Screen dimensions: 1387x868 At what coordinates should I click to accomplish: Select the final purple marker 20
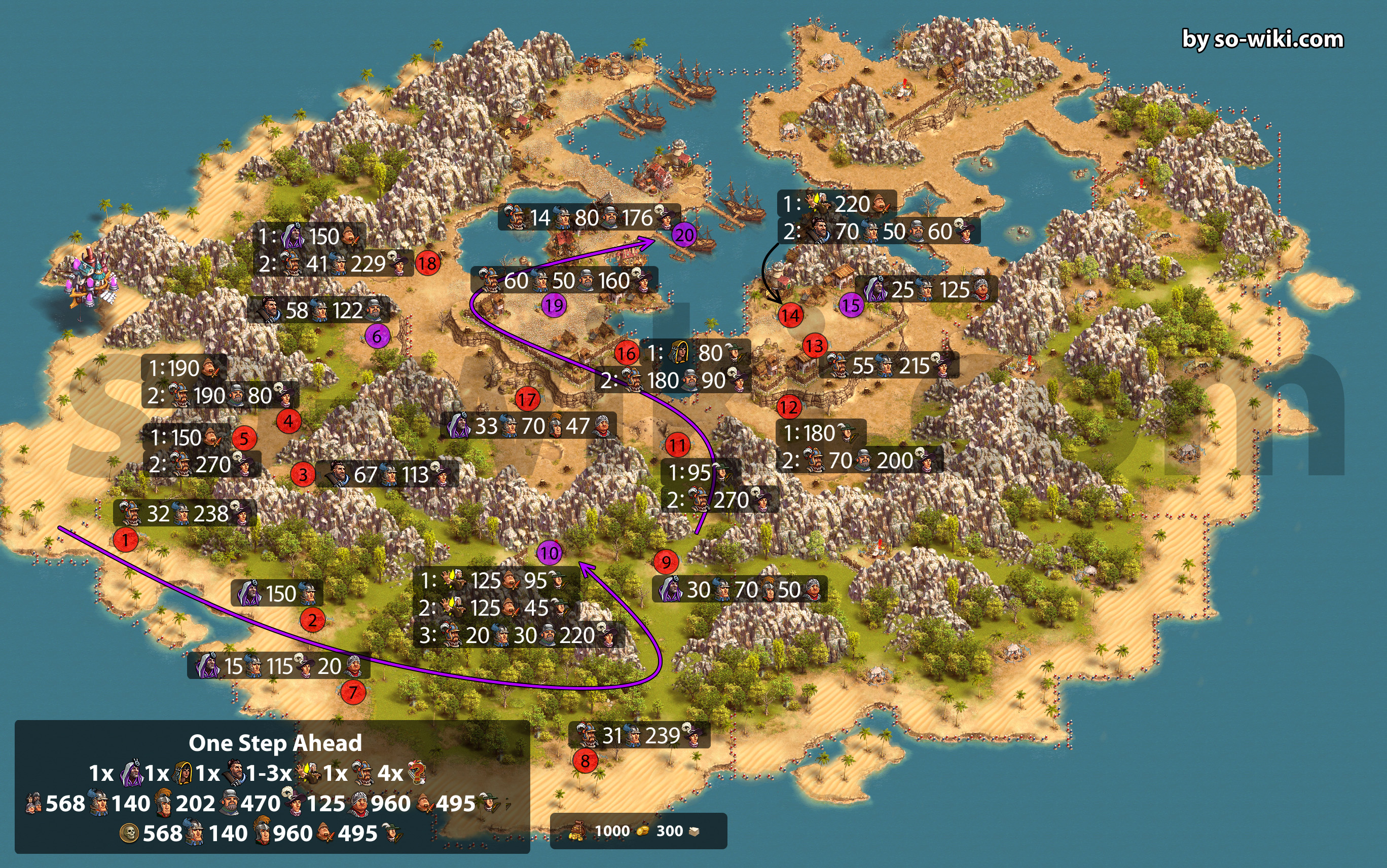click(684, 234)
